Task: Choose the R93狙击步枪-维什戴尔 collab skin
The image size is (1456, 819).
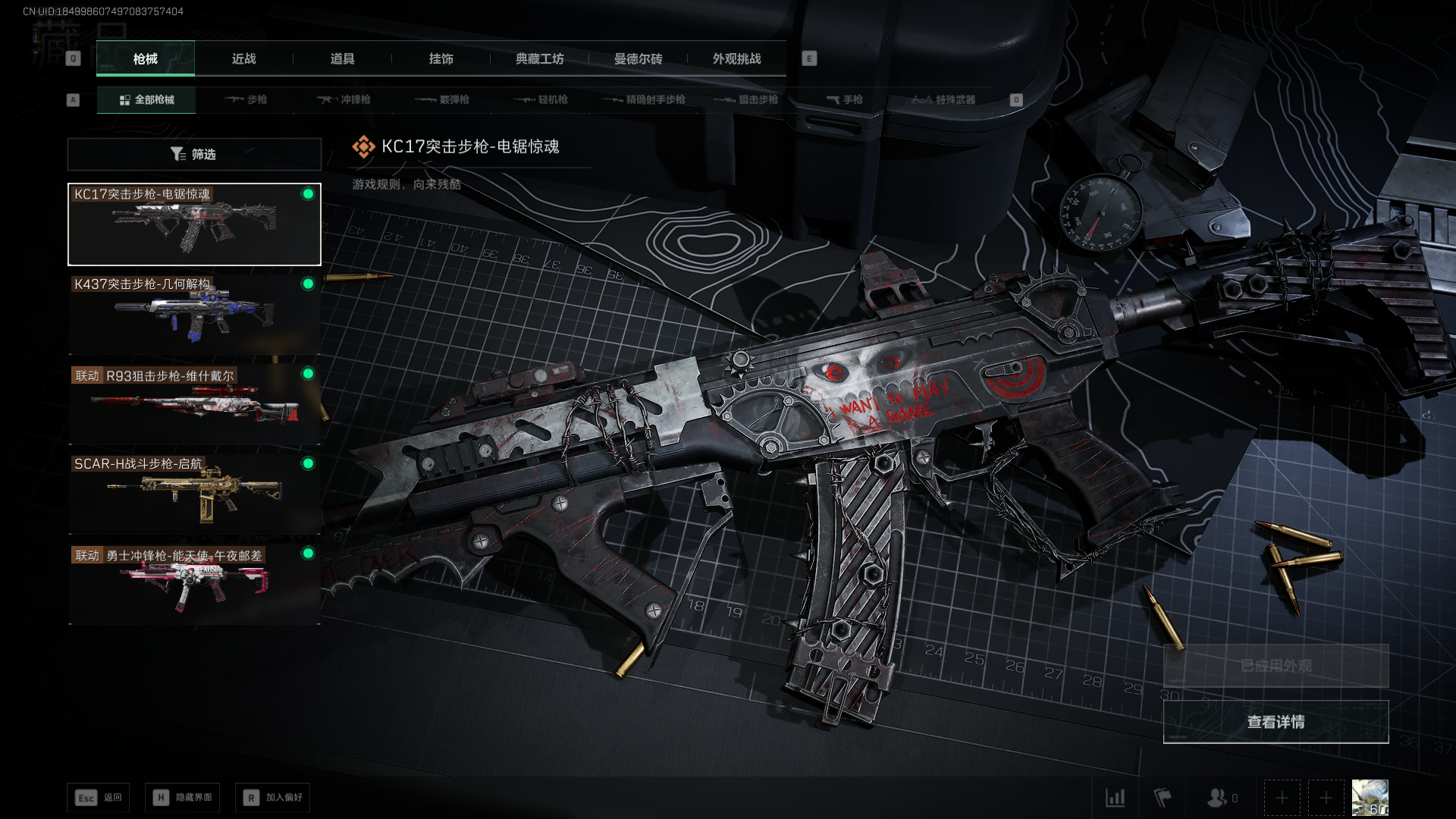Action: pos(194,404)
